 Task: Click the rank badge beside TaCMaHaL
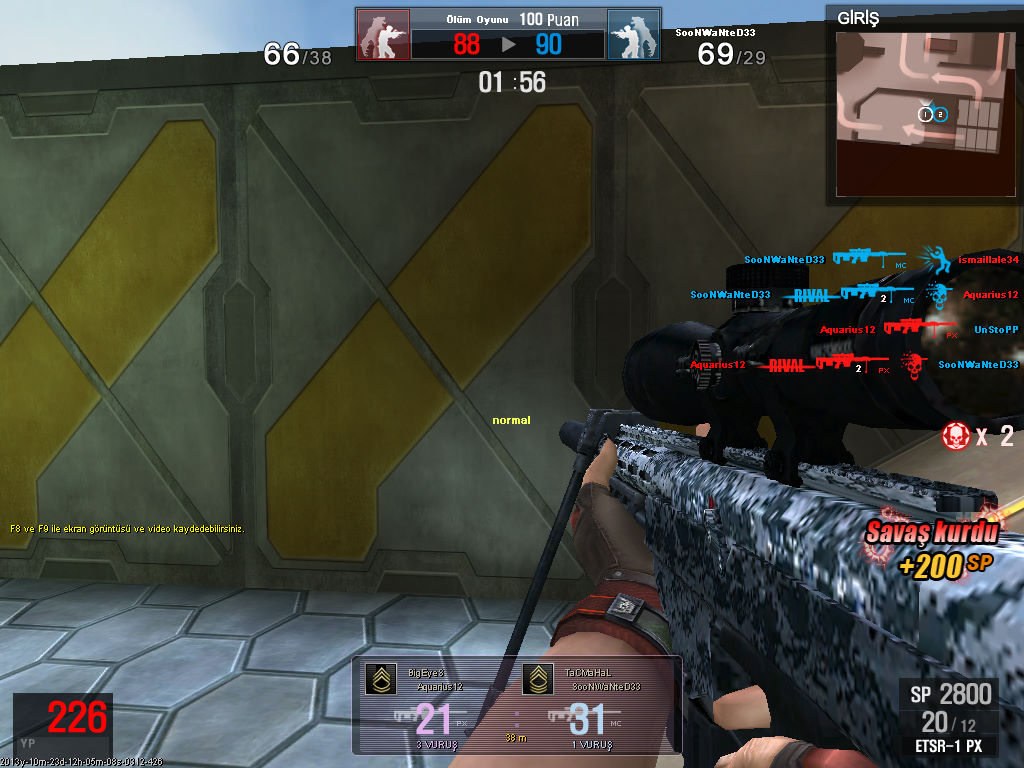[x=538, y=680]
